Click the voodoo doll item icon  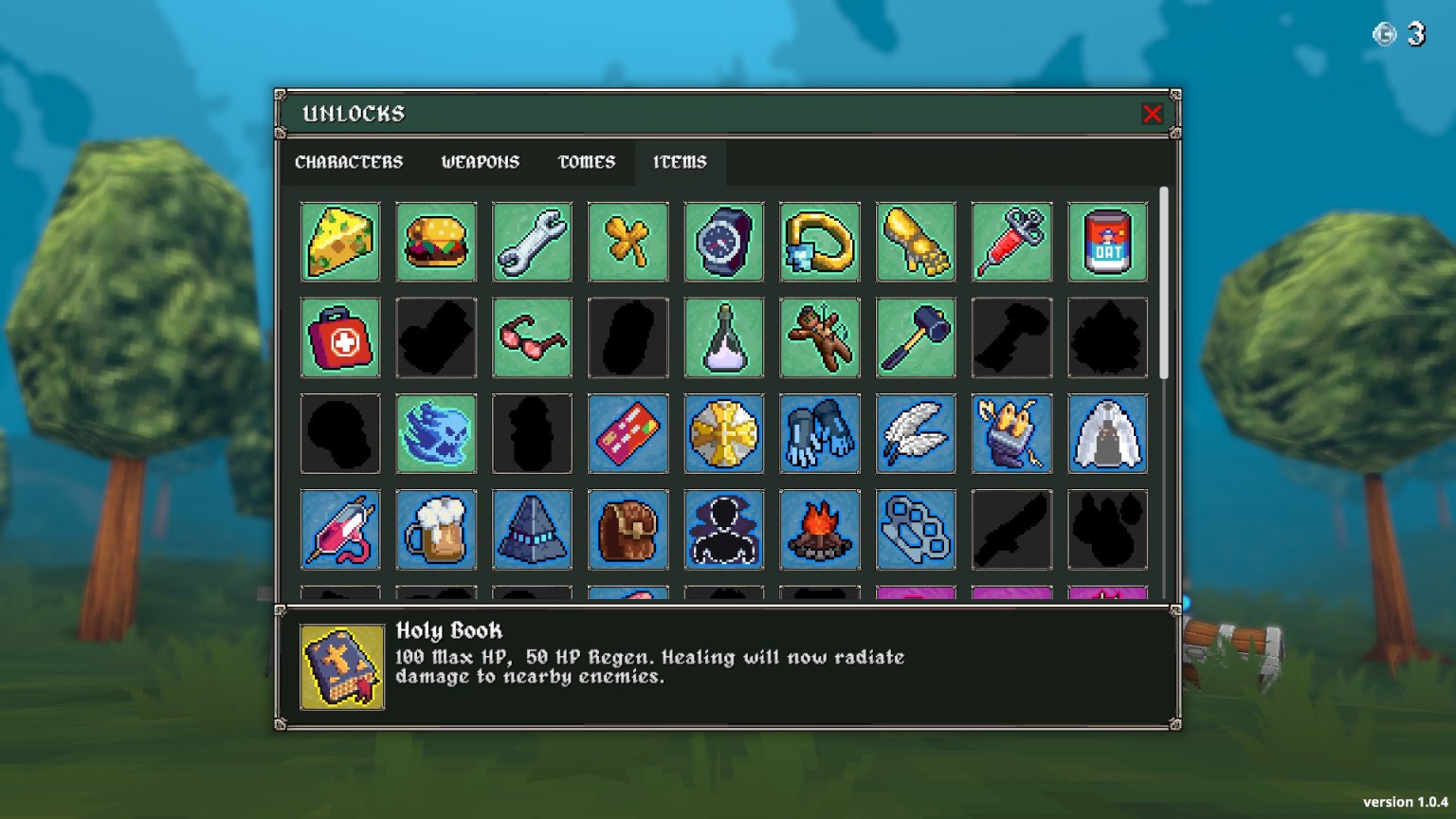pyautogui.click(x=820, y=337)
